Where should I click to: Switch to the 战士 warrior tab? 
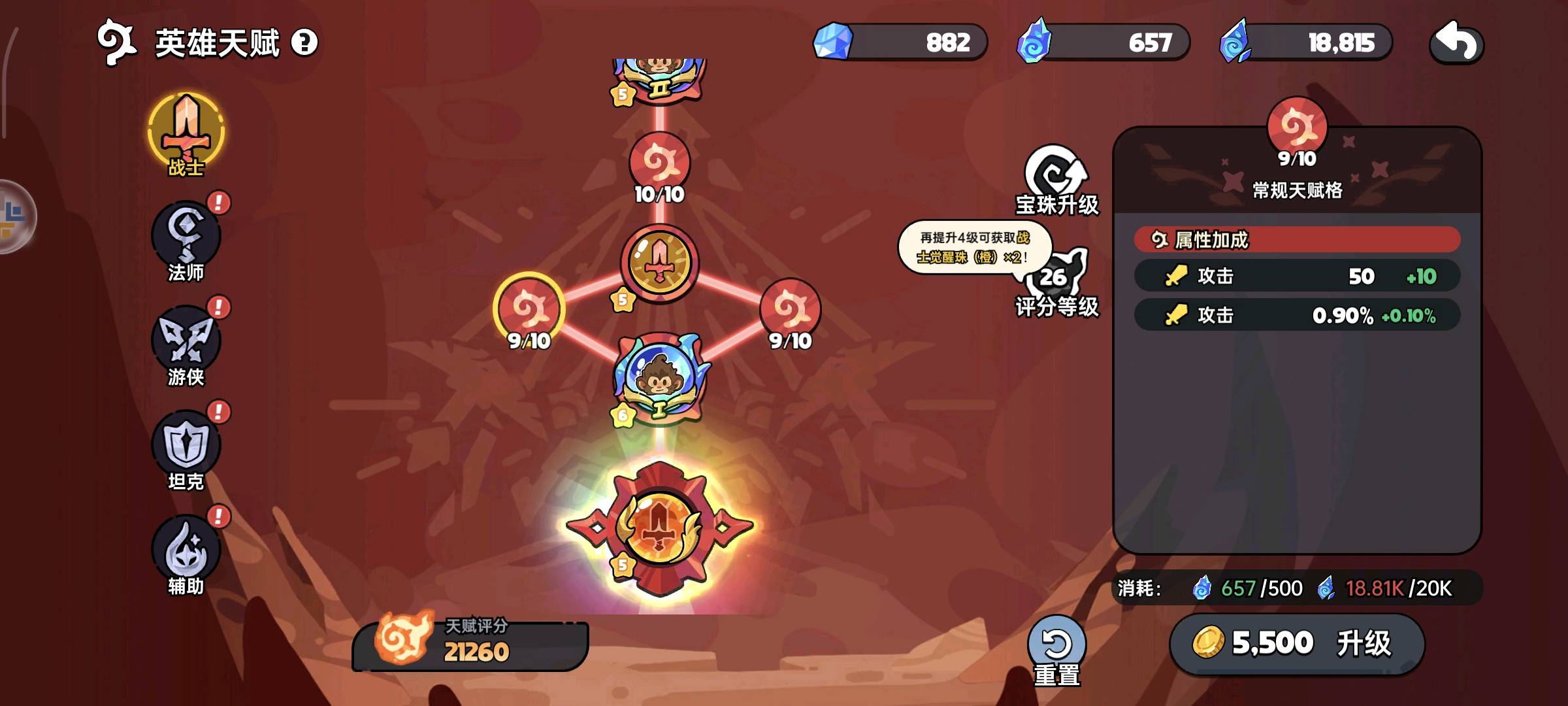186,134
